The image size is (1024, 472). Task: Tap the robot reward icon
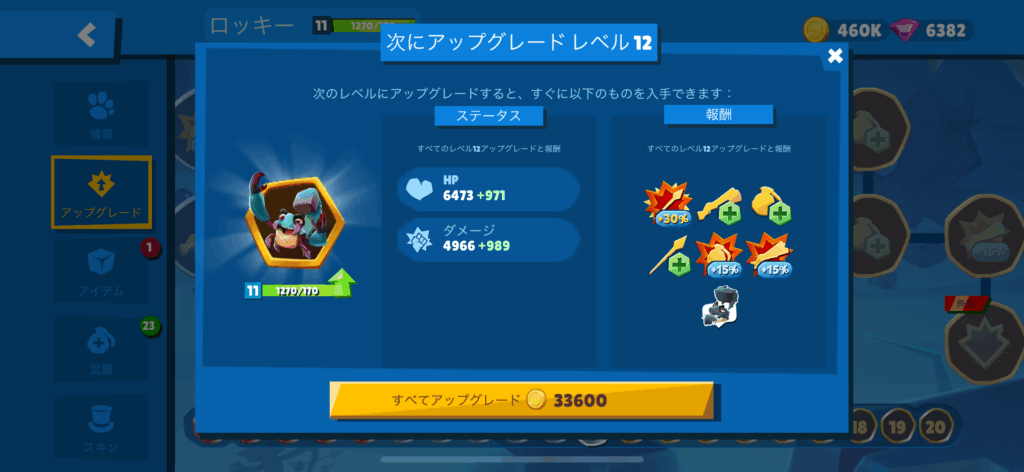(719, 307)
